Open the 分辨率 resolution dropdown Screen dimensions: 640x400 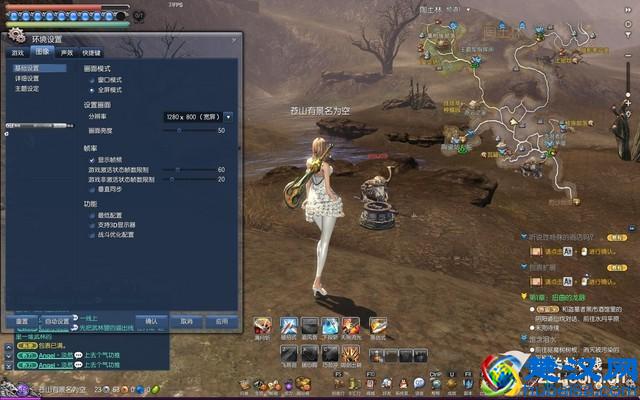click(228, 117)
